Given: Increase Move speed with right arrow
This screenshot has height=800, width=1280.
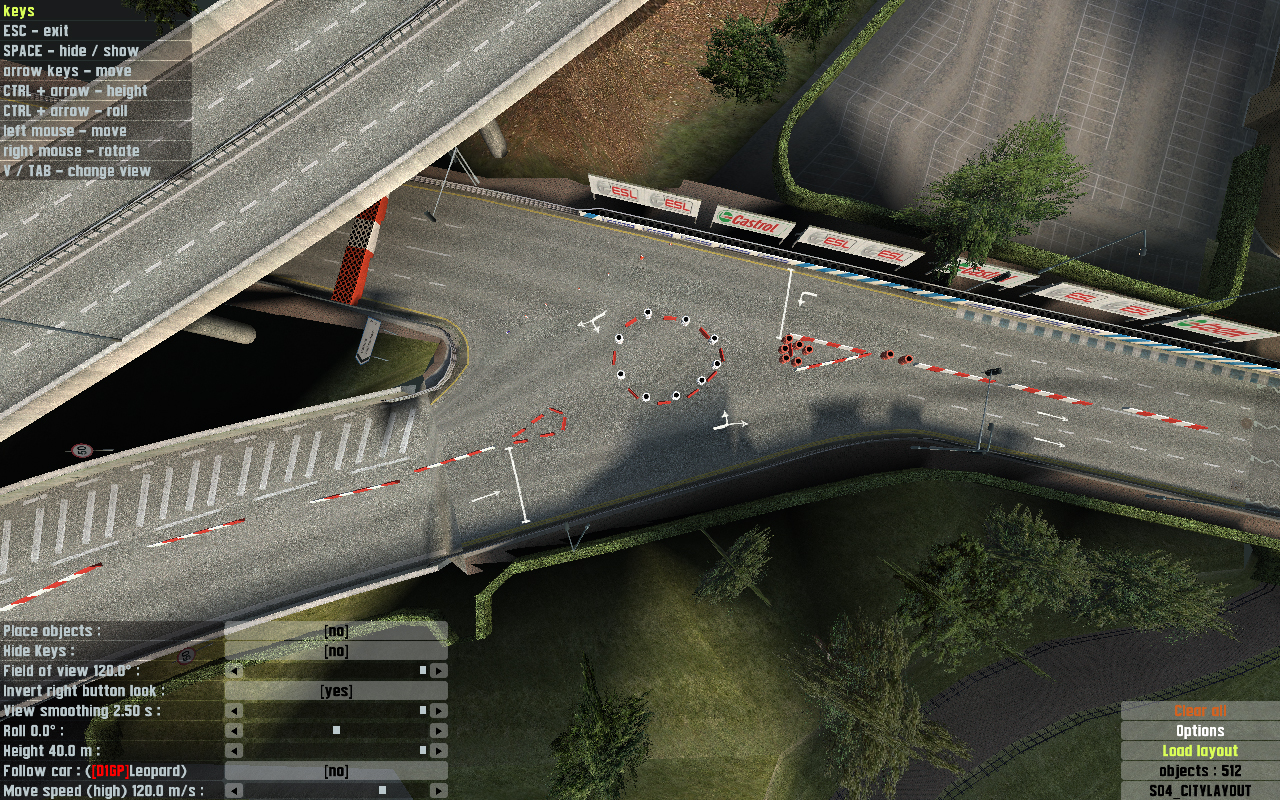Looking at the screenshot, I should pyautogui.click(x=438, y=791).
